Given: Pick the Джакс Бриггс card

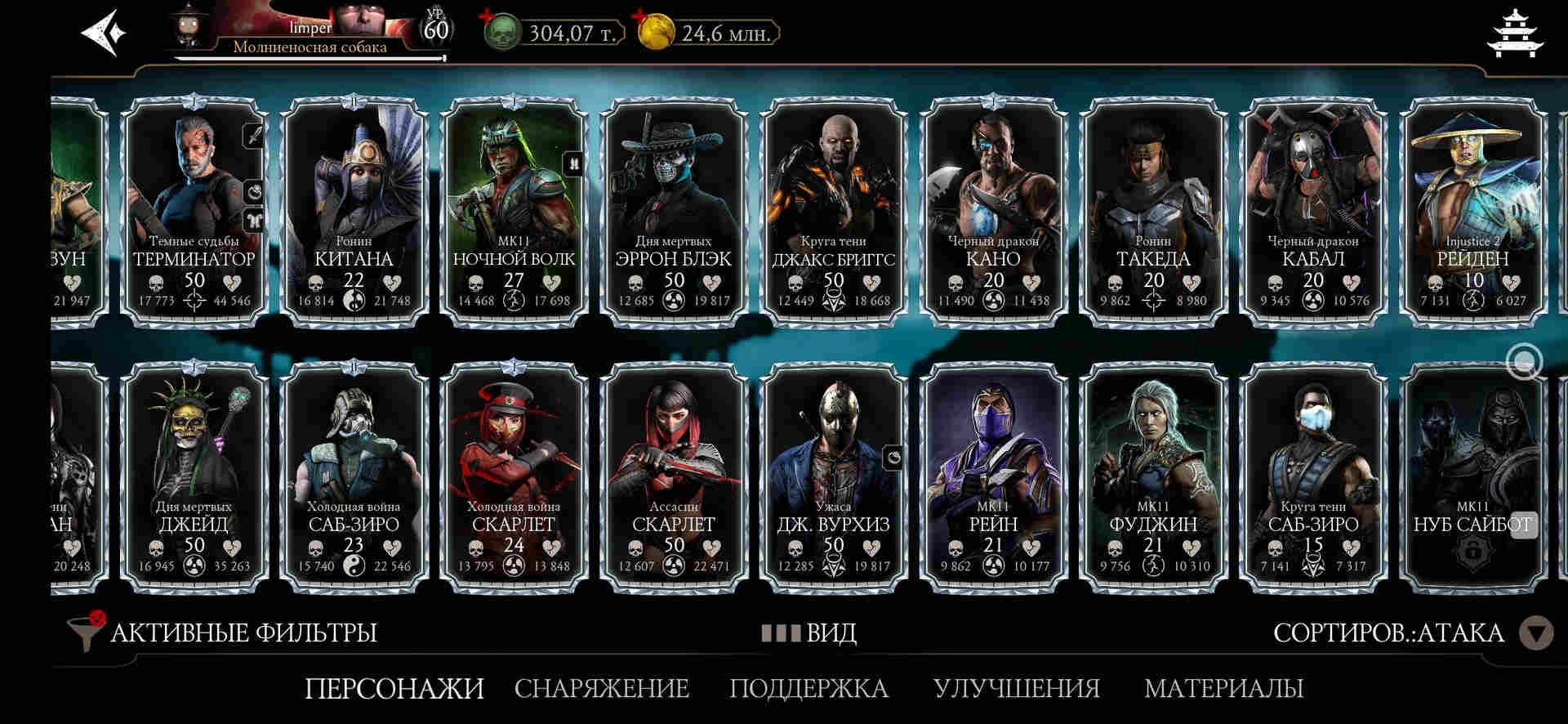Looking at the screenshot, I should pos(833,212).
